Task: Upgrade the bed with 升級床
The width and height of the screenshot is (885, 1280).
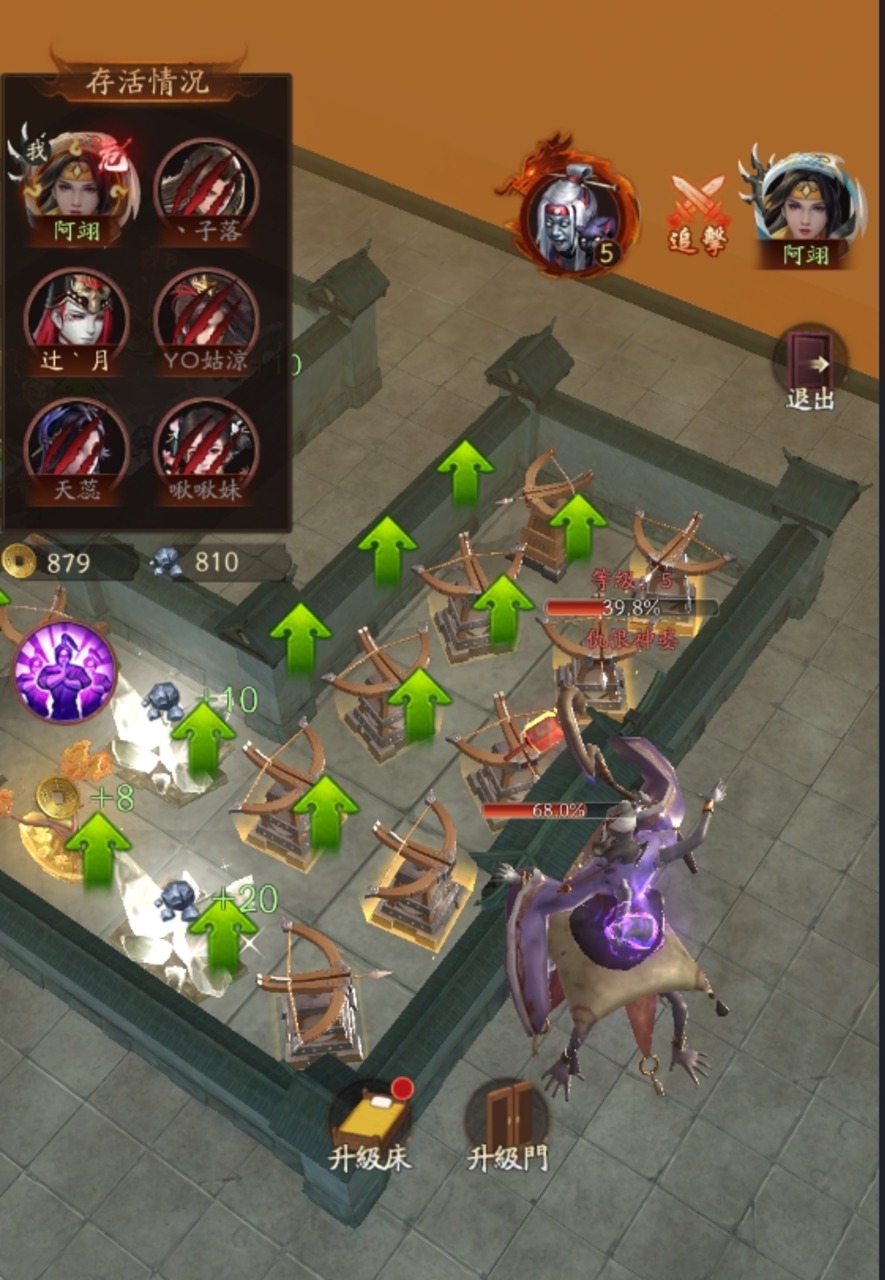Action: [x=370, y=1122]
